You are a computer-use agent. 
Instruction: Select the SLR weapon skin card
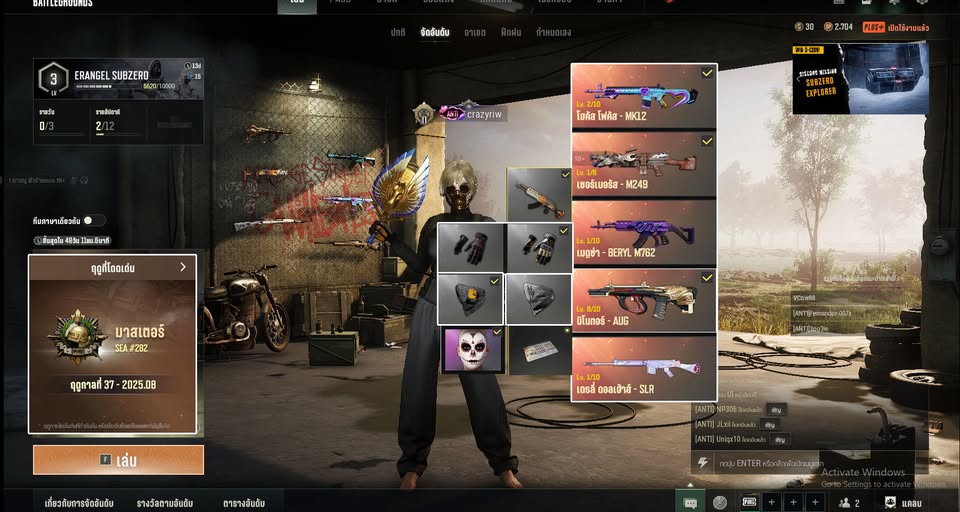644,368
